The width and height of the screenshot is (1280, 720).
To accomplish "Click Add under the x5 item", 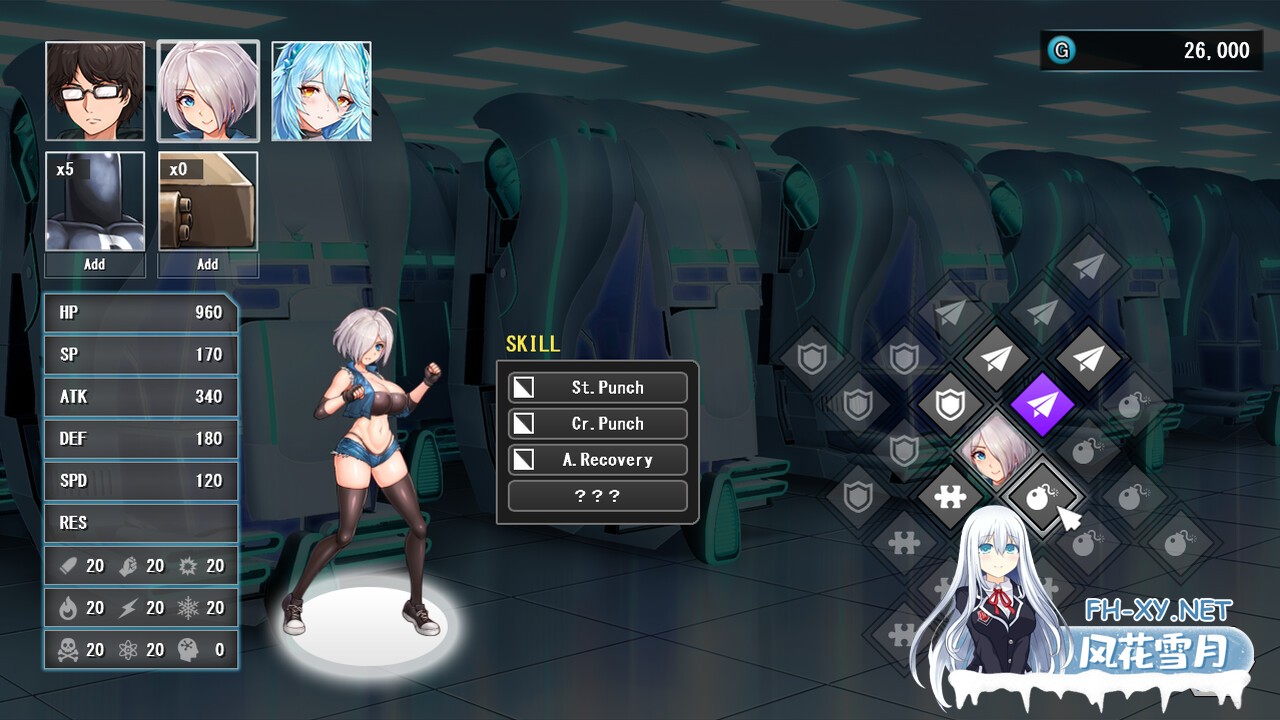I will pos(95,265).
